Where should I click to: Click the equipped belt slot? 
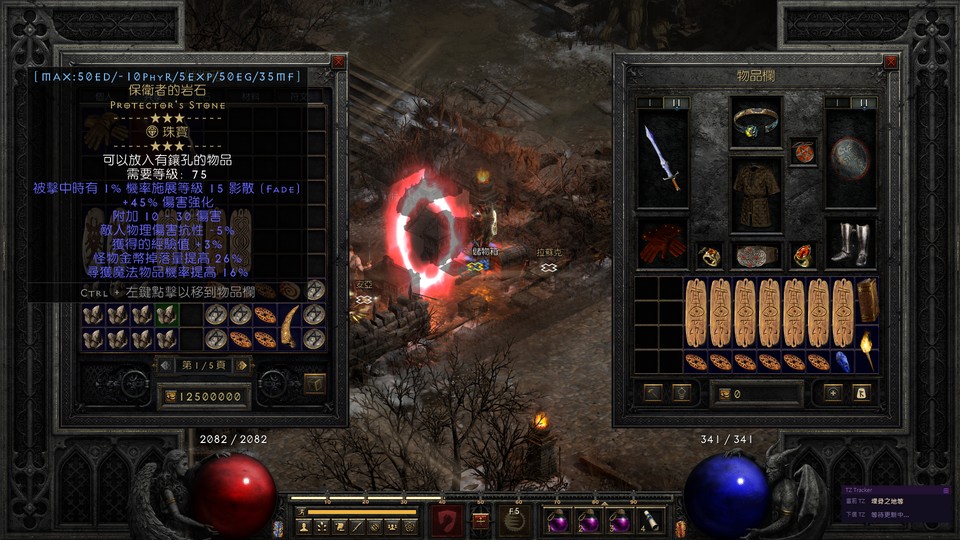[756, 255]
